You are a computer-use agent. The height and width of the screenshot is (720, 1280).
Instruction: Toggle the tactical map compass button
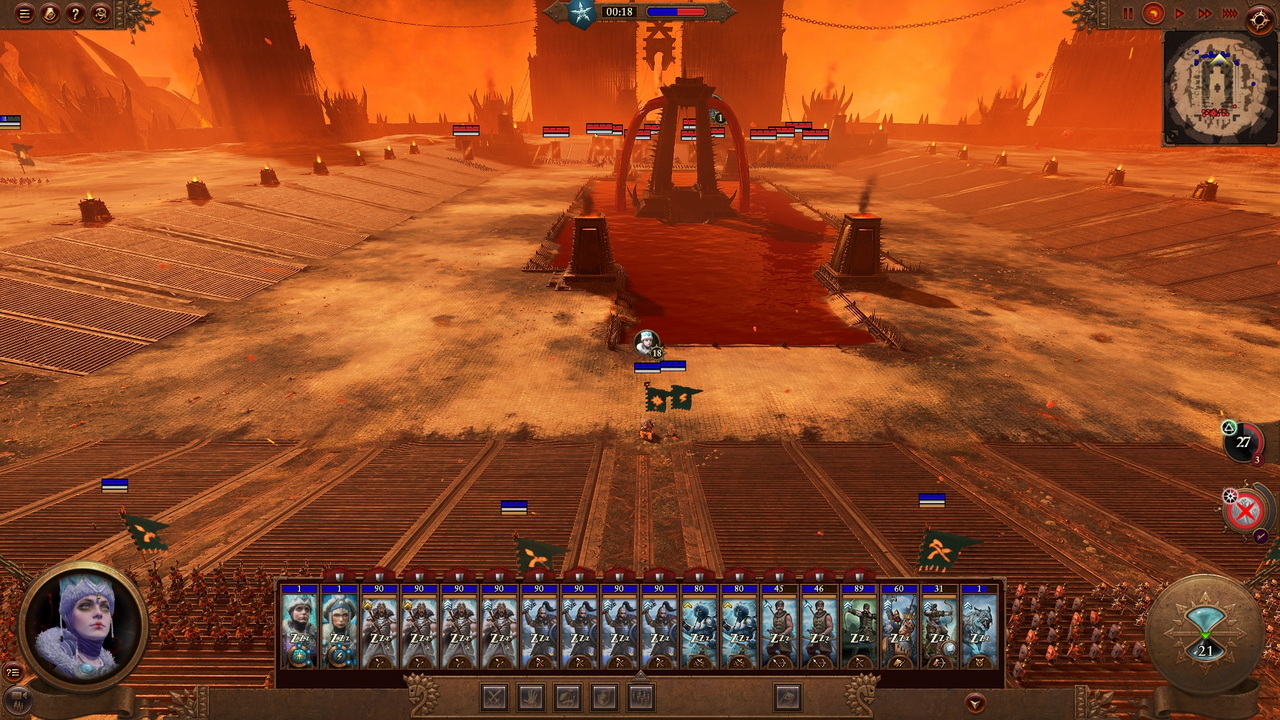(x=1260, y=17)
